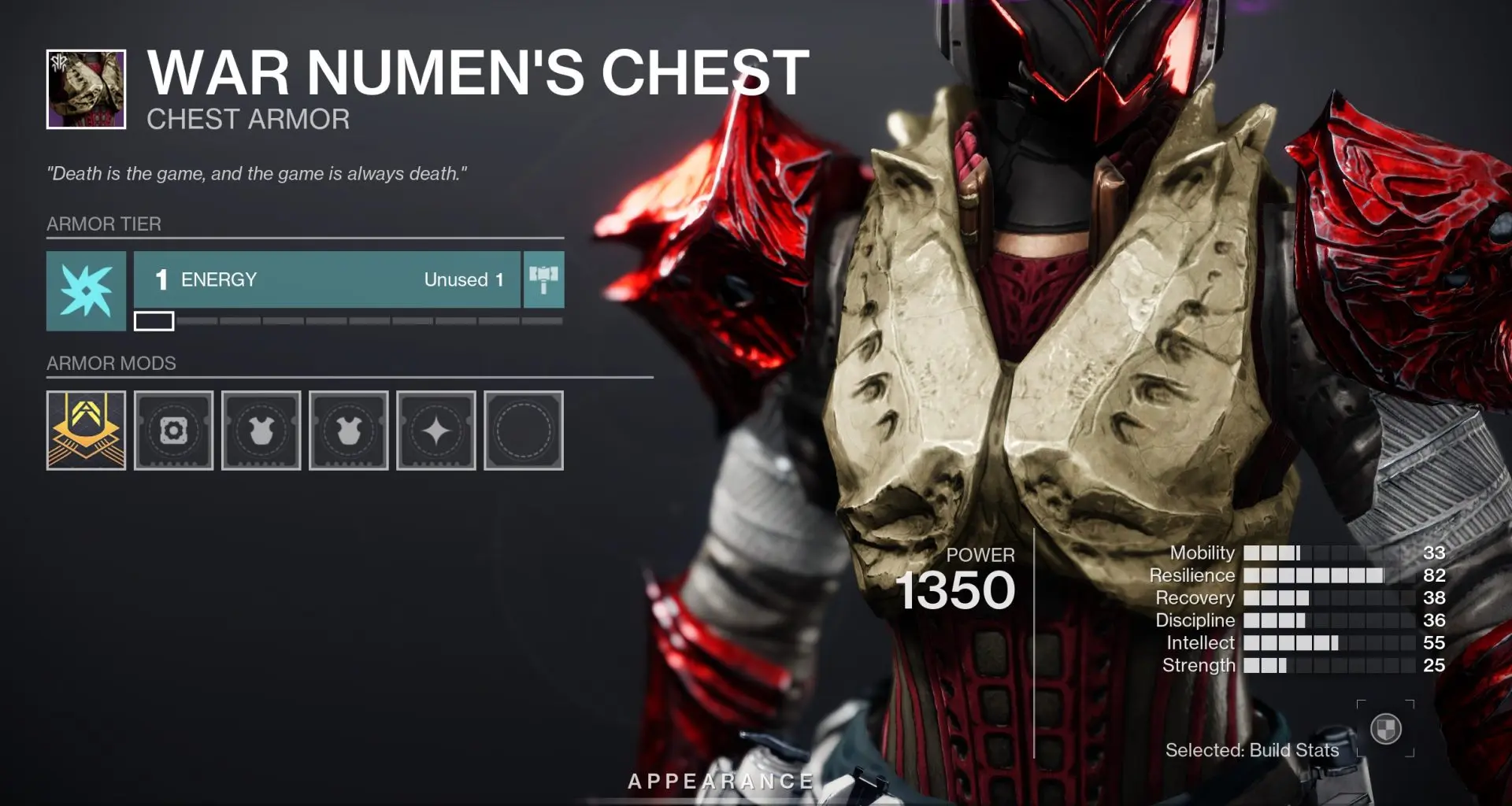Select the empty dashed circular mod socket

[x=524, y=431]
